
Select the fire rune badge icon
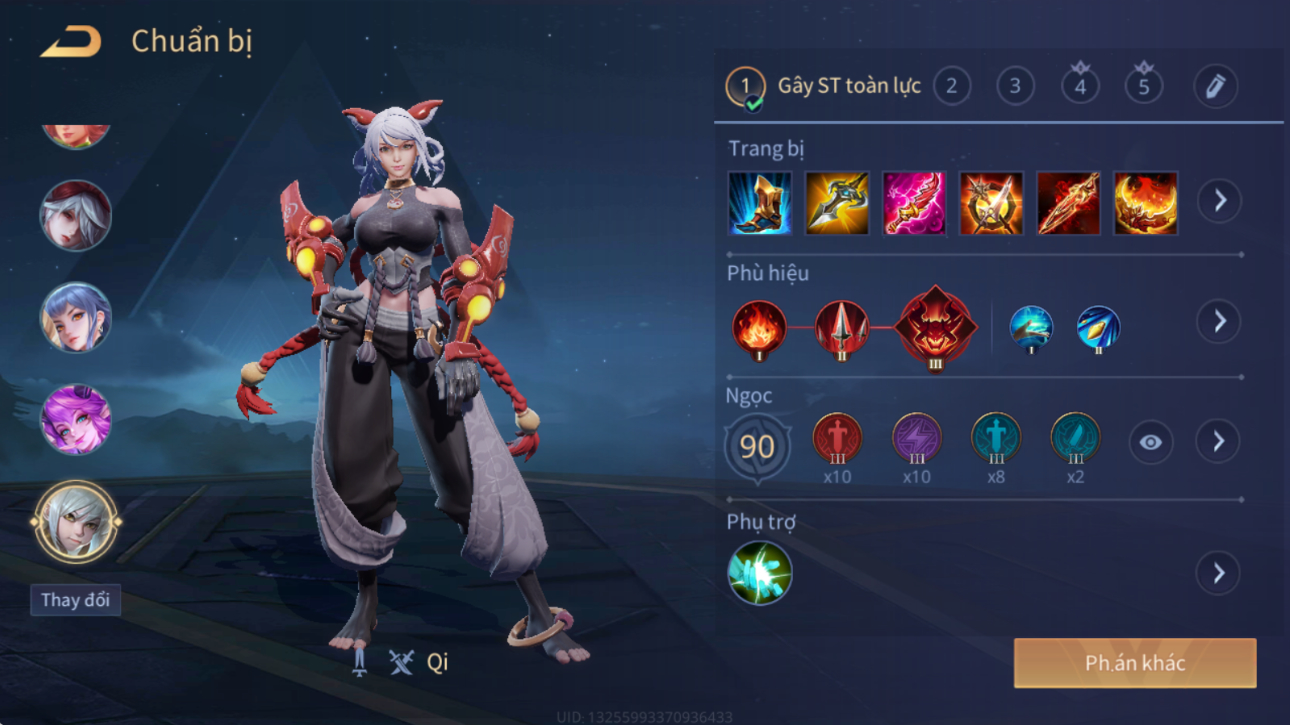[x=759, y=328]
